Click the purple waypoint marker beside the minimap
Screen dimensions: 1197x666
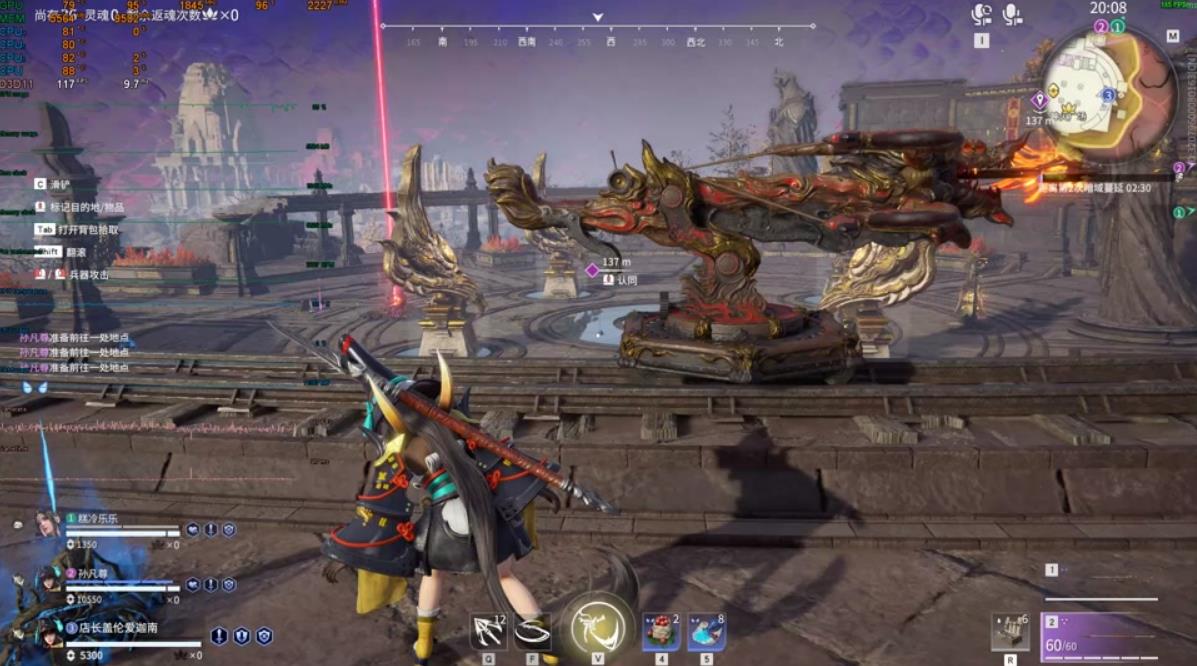(x=1039, y=100)
